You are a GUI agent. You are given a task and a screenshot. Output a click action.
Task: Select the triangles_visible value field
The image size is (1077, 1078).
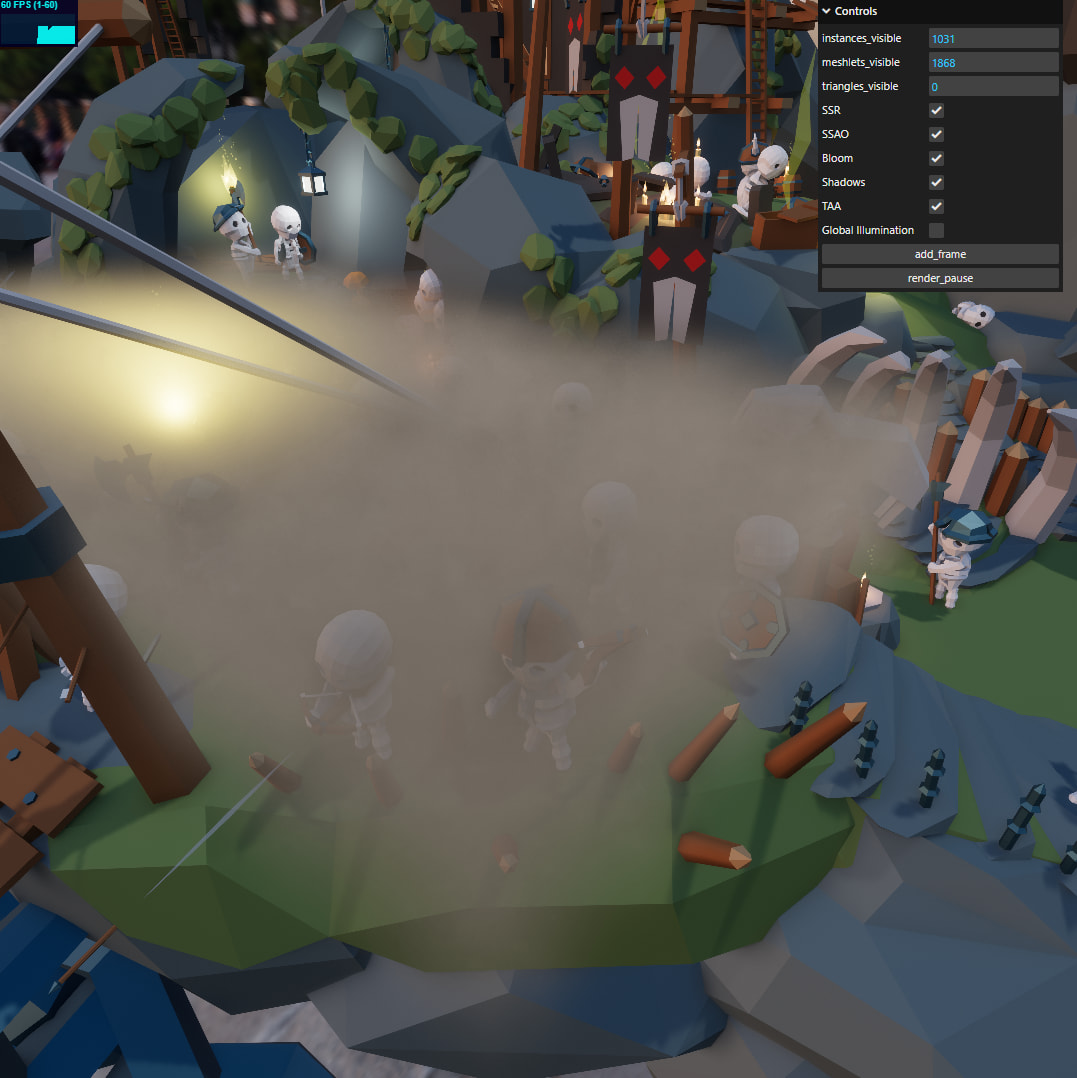(x=992, y=87)
